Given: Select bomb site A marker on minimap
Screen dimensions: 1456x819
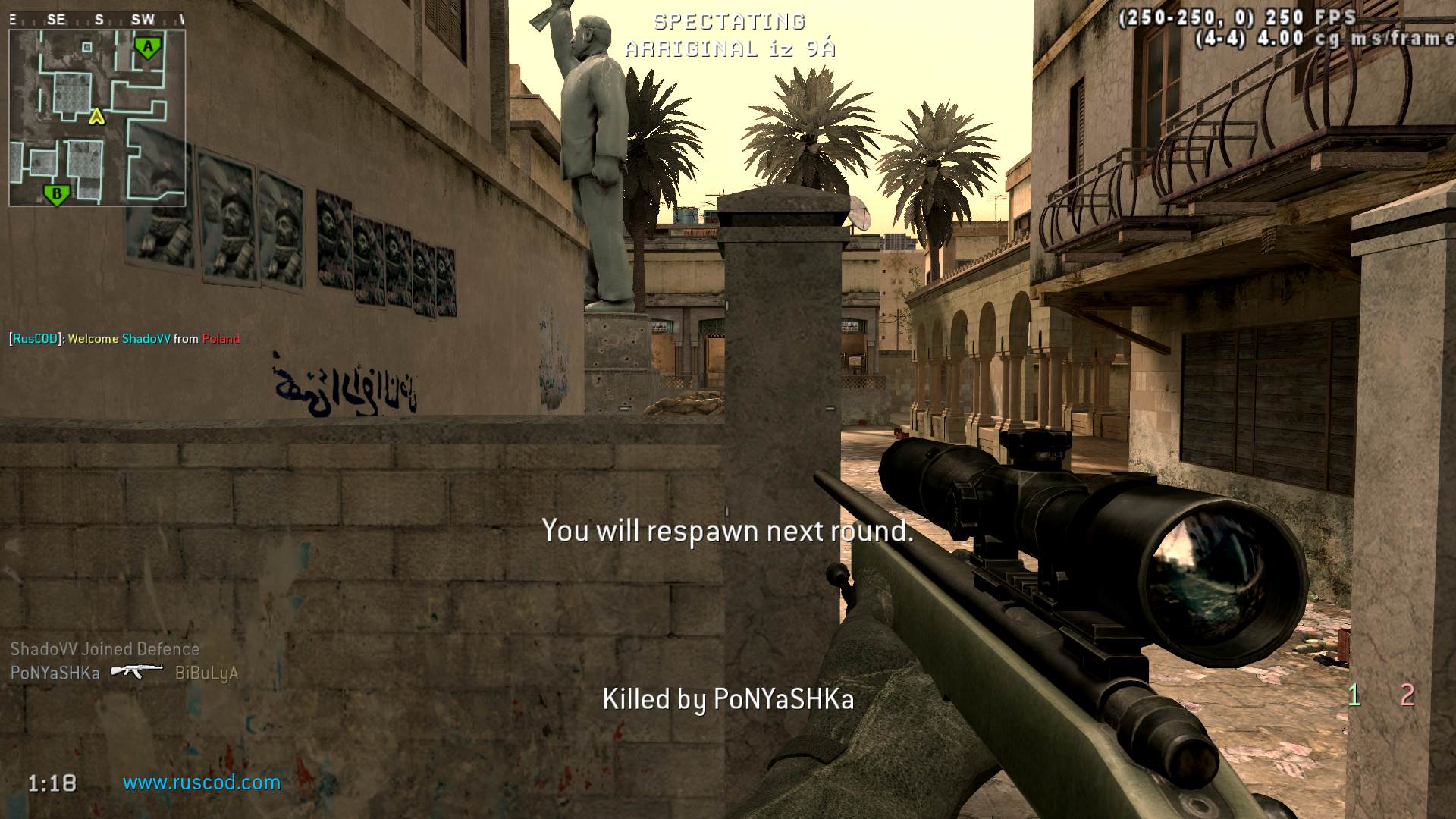Looking at the screenshot, I should point(148,48).
